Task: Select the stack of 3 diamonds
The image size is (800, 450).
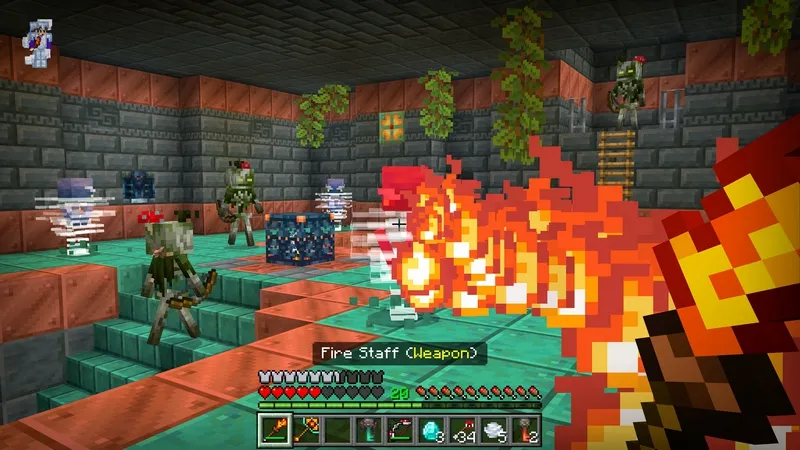Action: click(x=432, y=431)
